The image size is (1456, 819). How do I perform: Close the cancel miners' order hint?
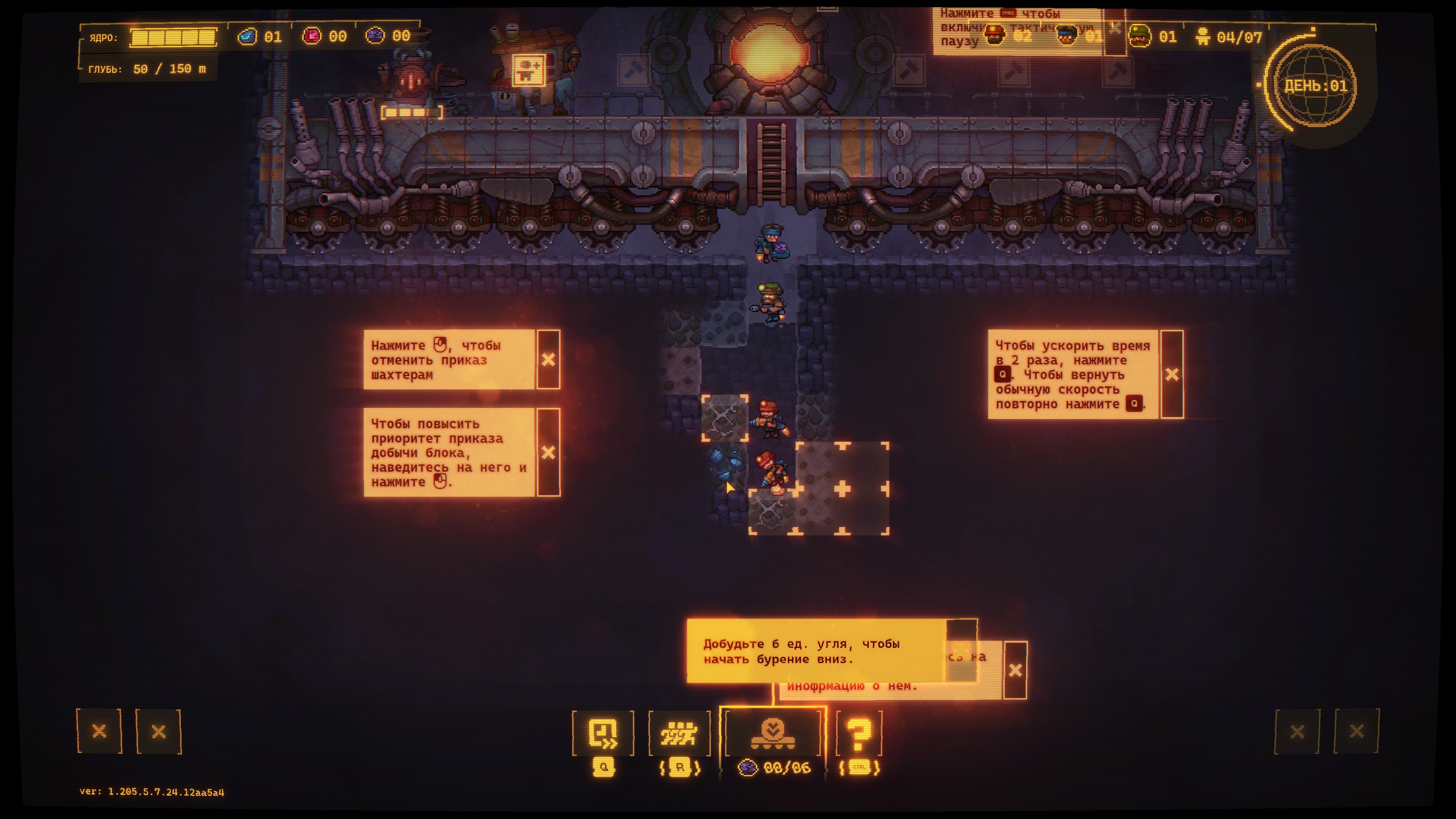click(548, 360)
